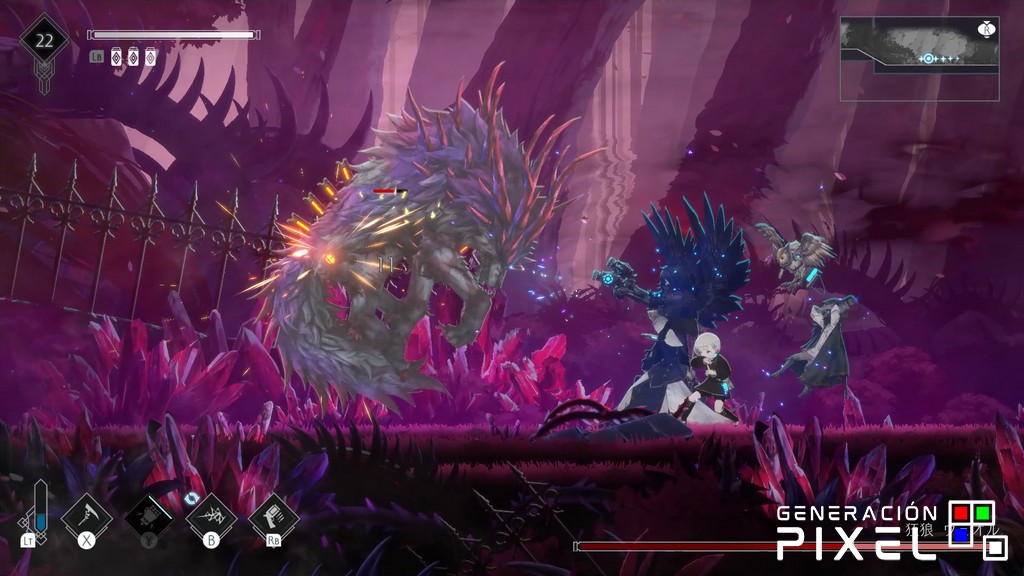Use the thorn burst skill icon

(x=211, y=517)
